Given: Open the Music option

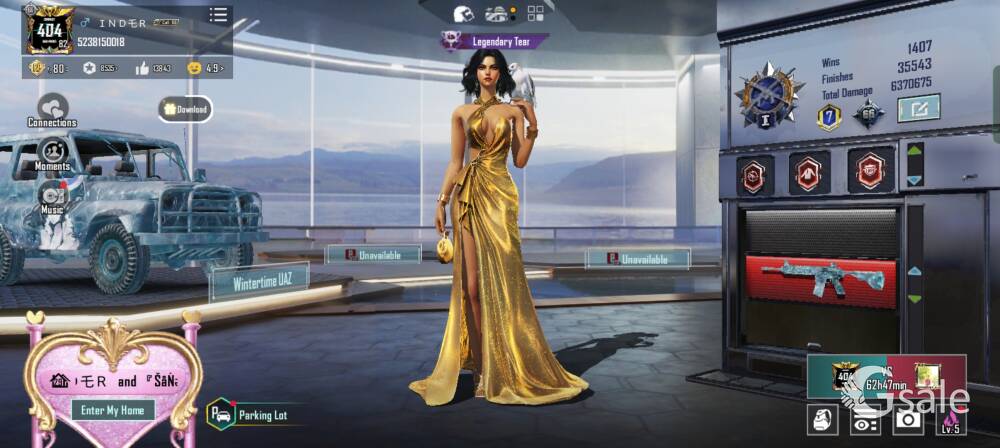Looking at the screenshot, I should [52, 197].
